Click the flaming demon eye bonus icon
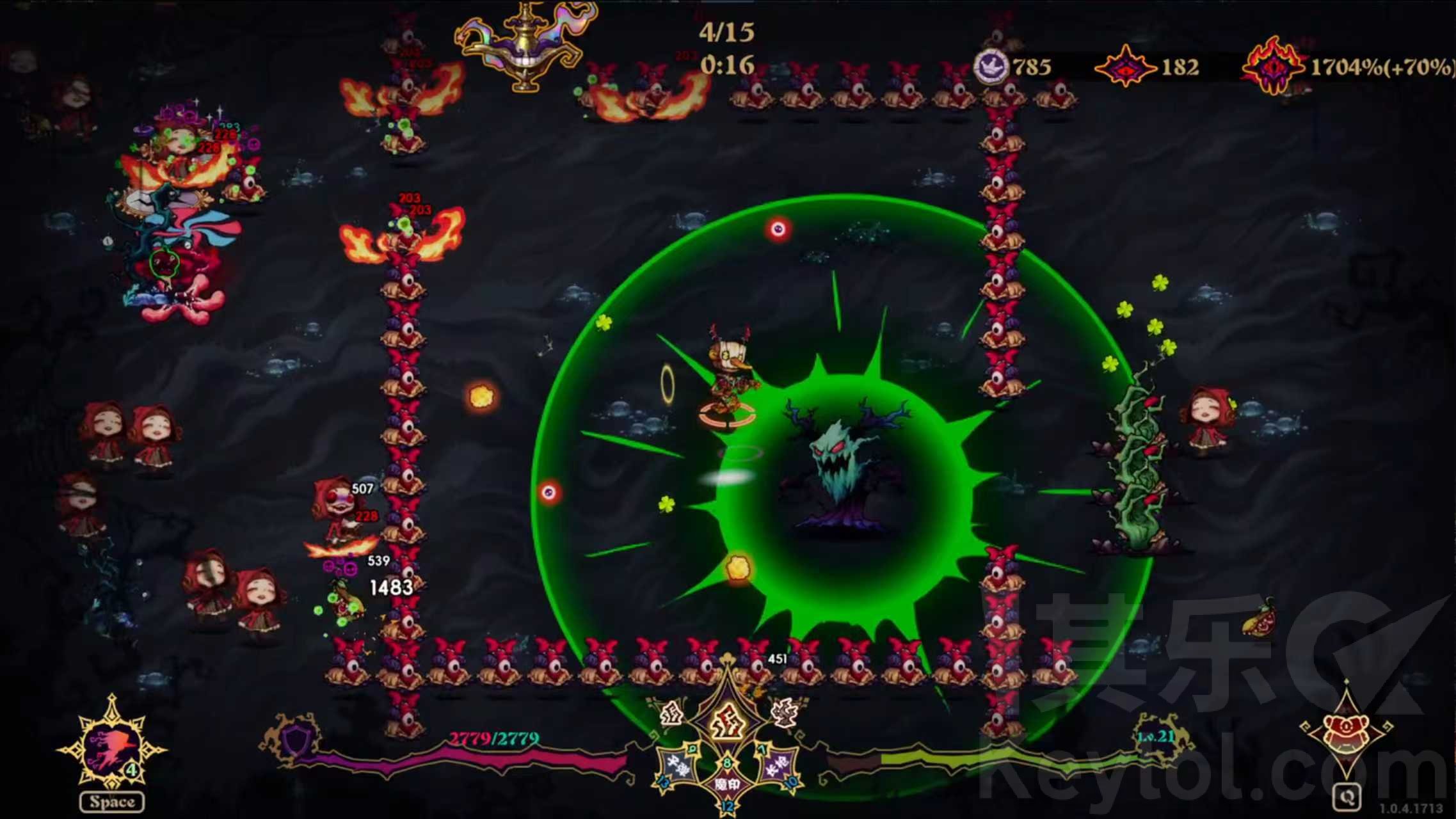The height and width of the screenshot is (819, 1456). click(x=1274, y=66)
